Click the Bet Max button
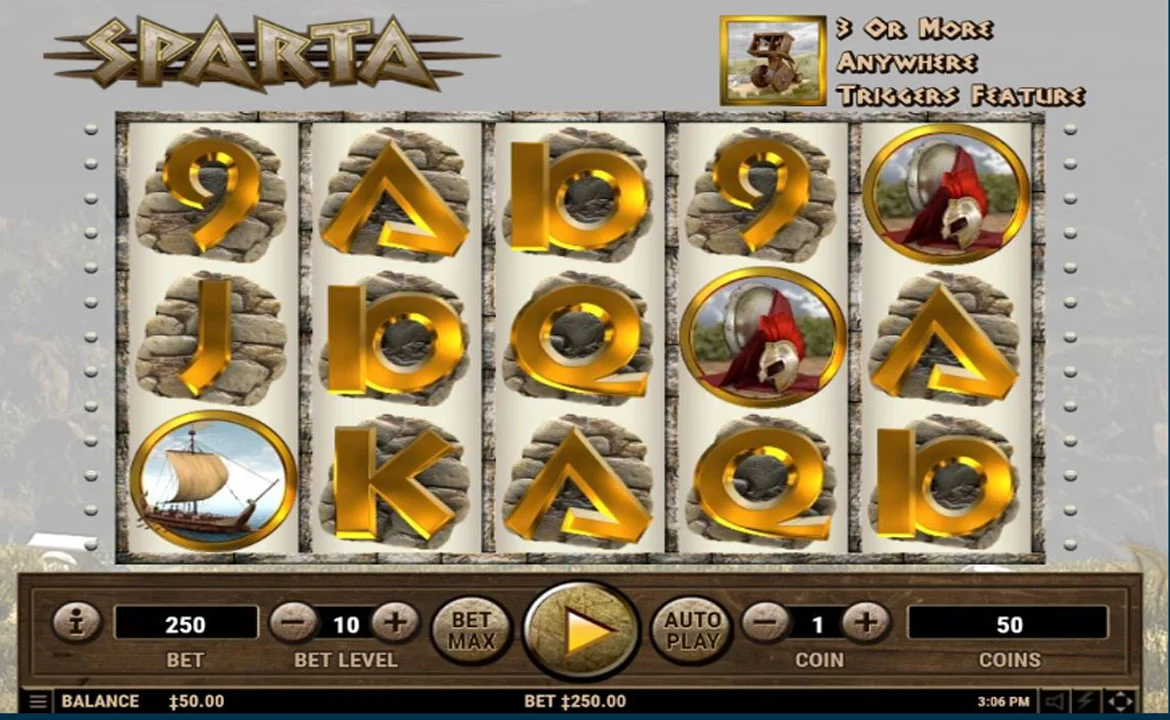 (471, 630)
